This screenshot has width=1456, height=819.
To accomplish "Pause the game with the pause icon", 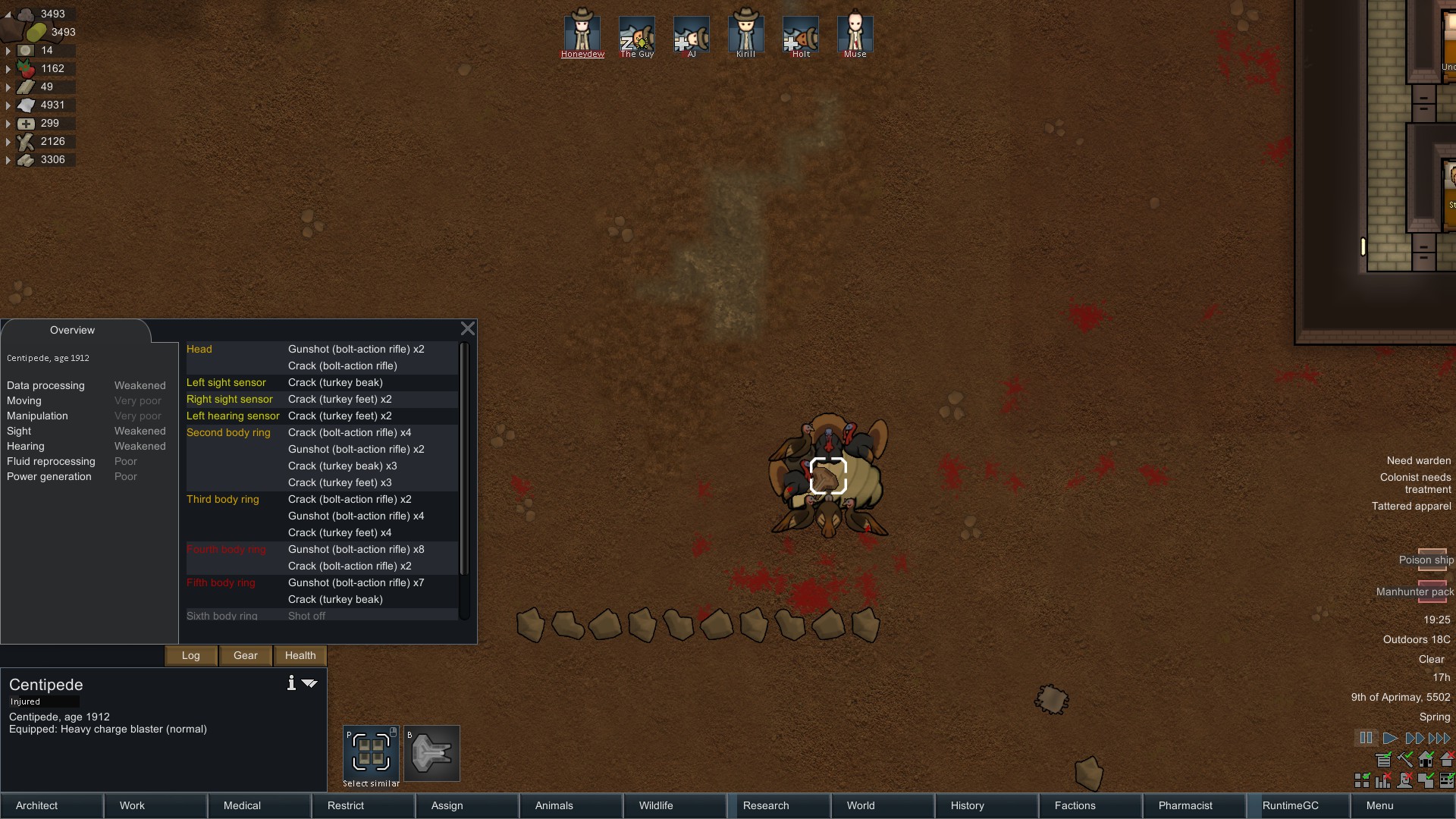I will (1366, 738).
